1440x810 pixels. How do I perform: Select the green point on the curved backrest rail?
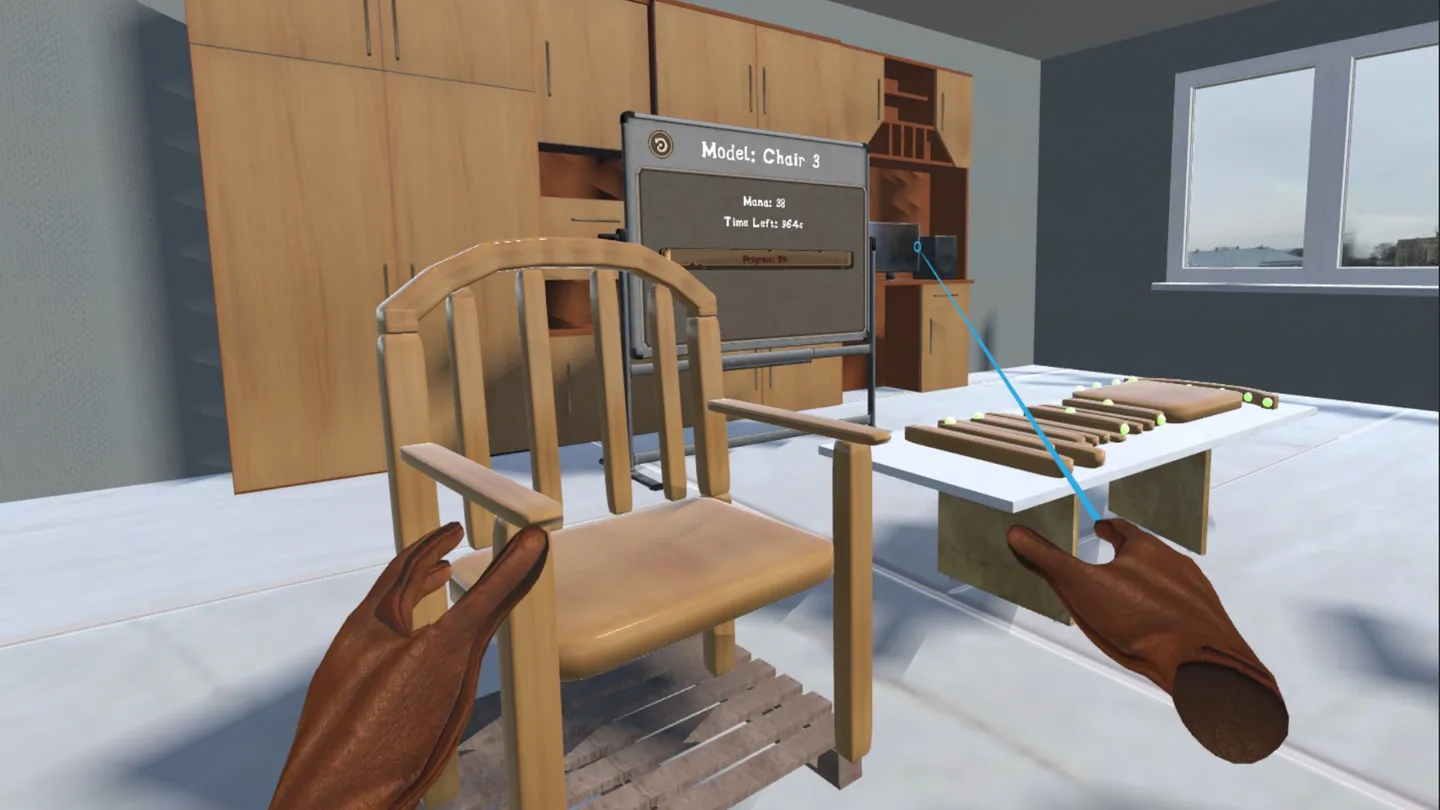1248,399
